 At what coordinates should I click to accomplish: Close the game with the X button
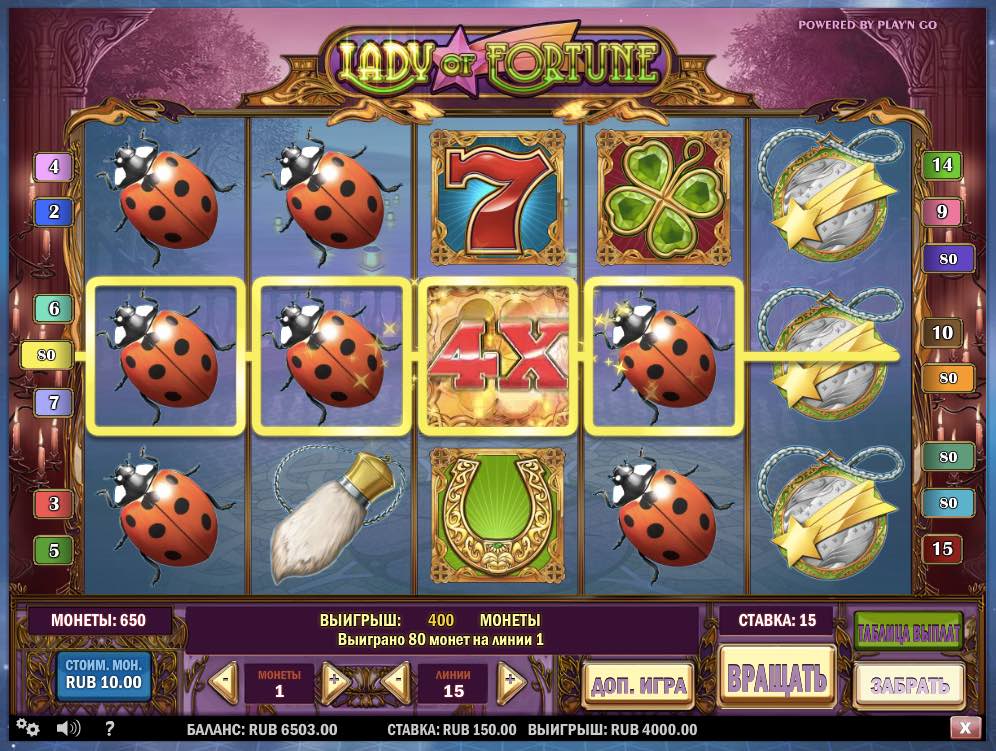(964, 728)
